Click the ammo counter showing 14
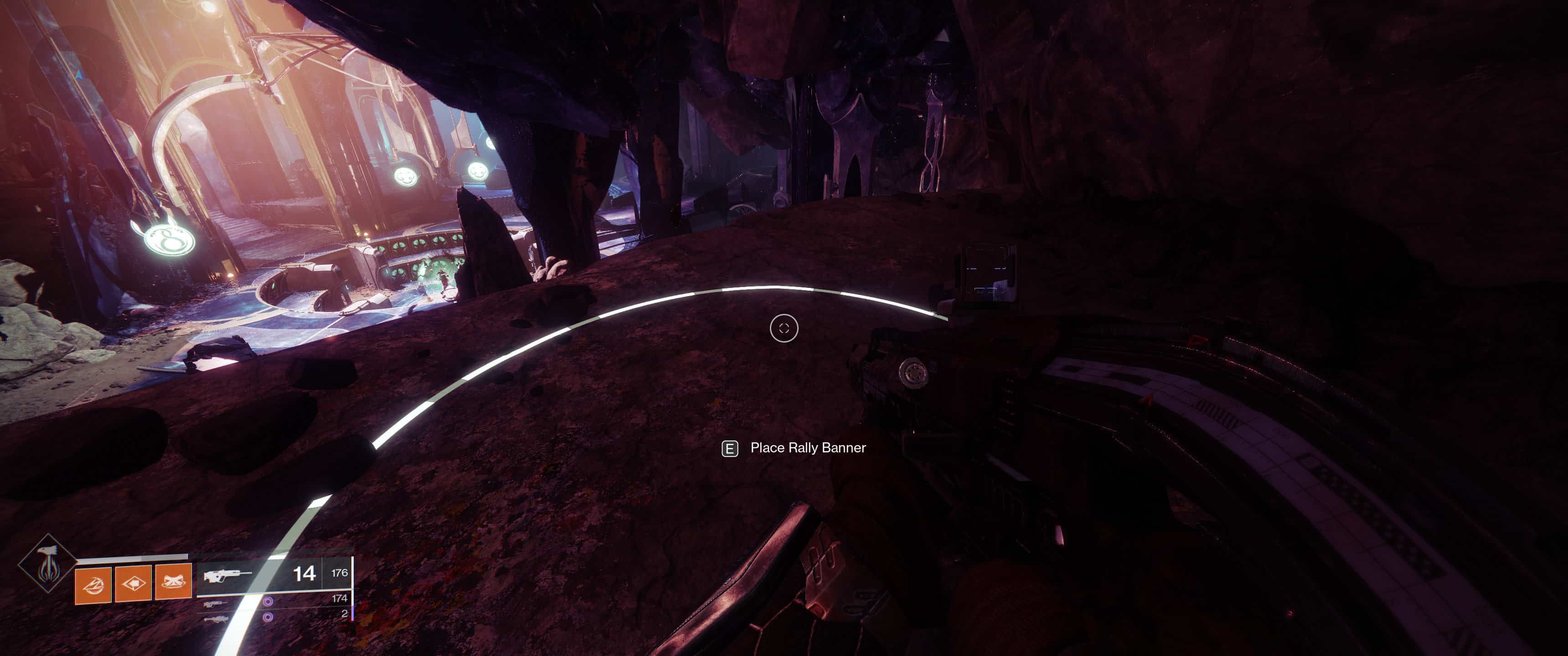 [x=304, y=575]
